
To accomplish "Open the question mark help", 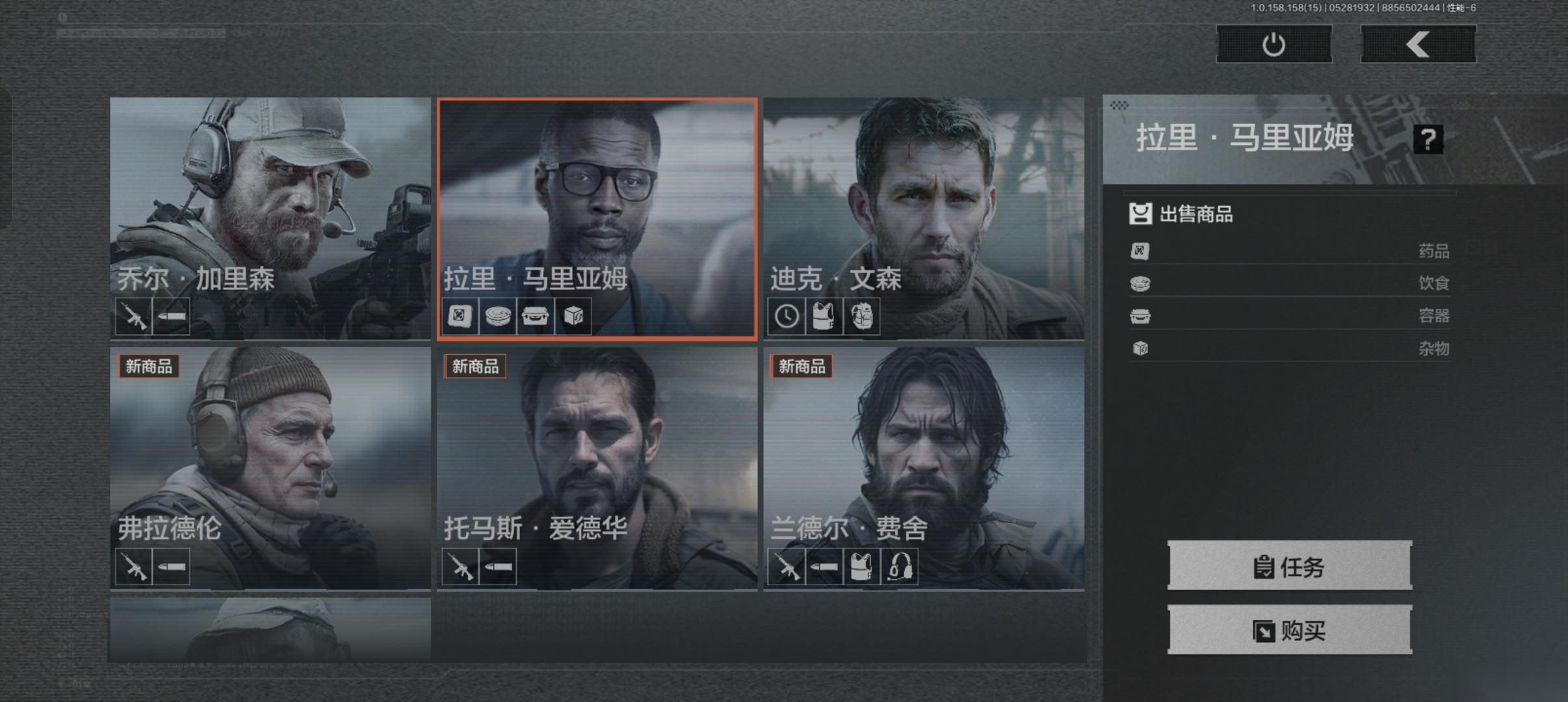I will pyautogui.click(x=1428, y=139).
